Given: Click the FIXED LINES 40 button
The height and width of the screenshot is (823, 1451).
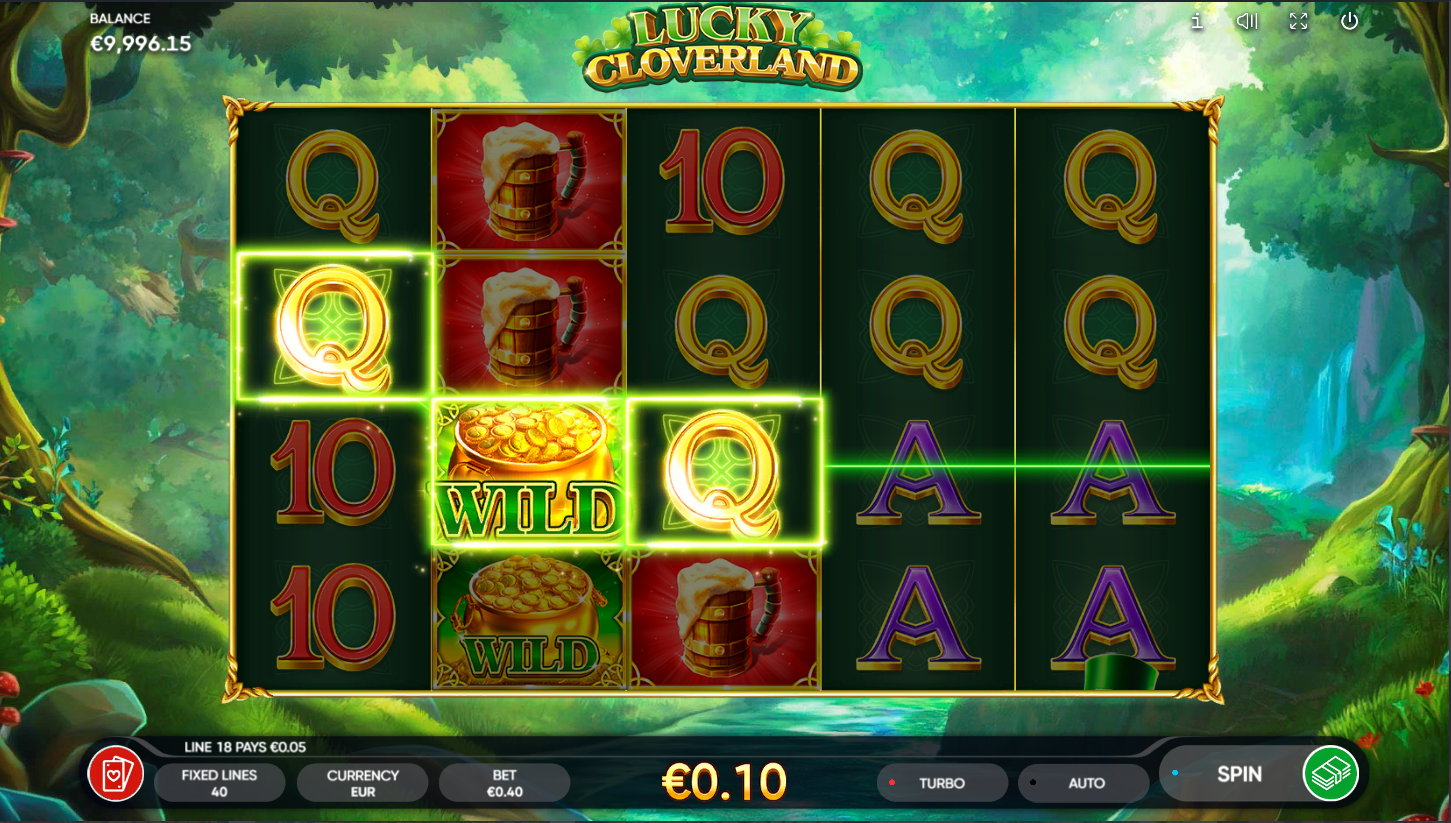Looking at the screenshot, I should pyautogui.click(x=219, y=783).
